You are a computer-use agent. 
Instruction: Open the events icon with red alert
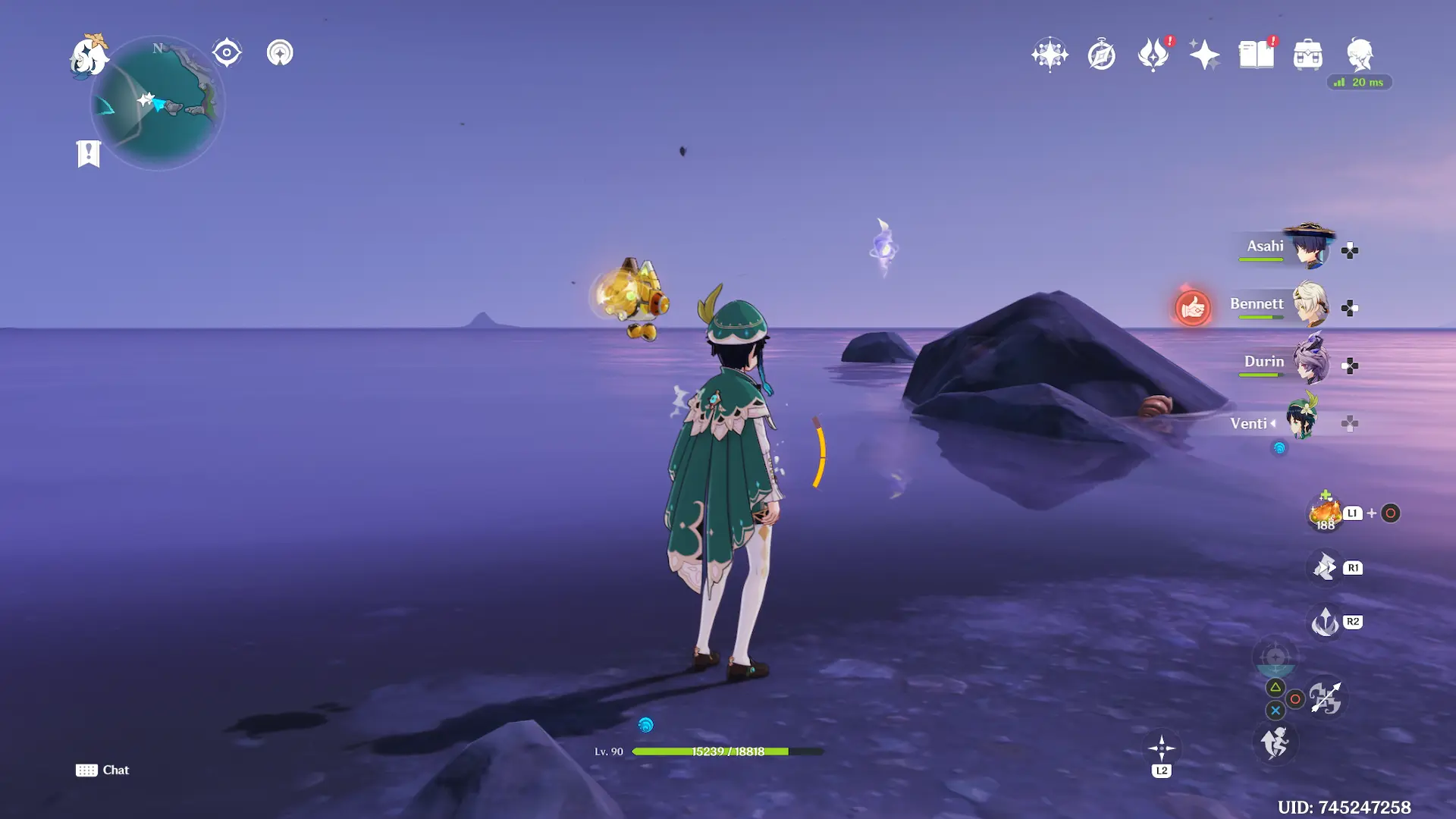click(1153, 55)
